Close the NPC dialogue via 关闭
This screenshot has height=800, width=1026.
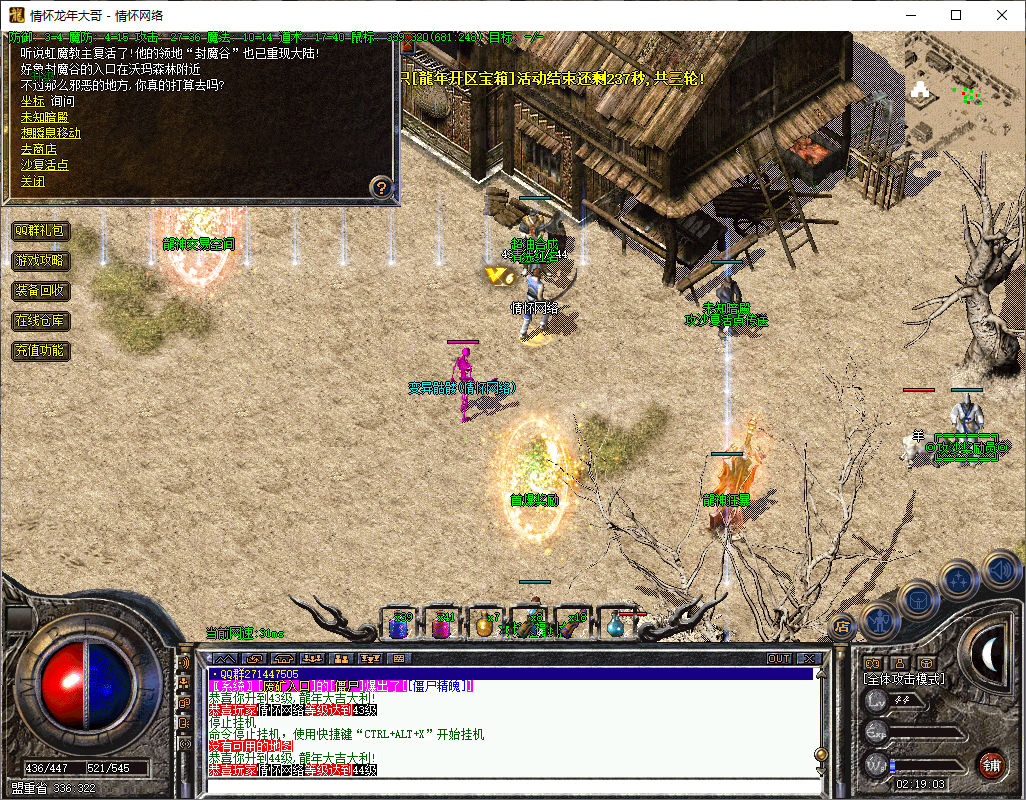click(32, 181)
